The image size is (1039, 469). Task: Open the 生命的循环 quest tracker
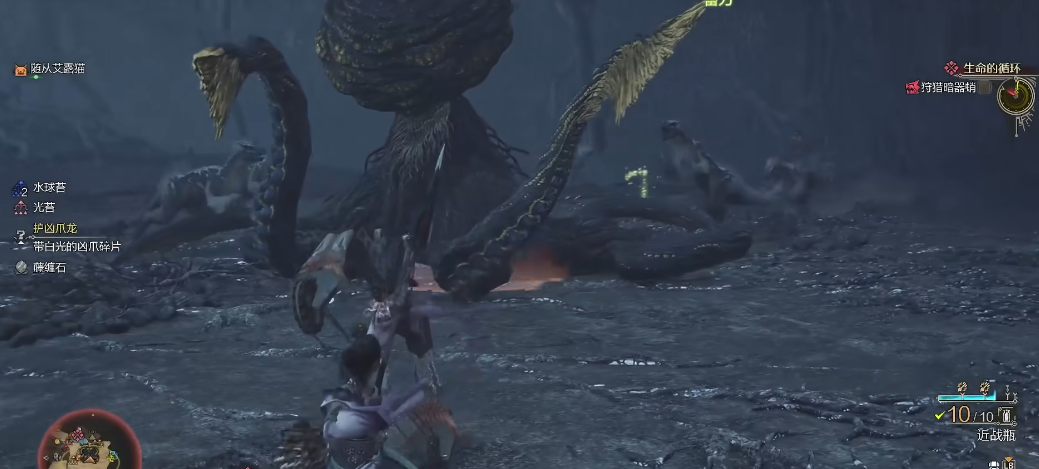tap(990, 69)
